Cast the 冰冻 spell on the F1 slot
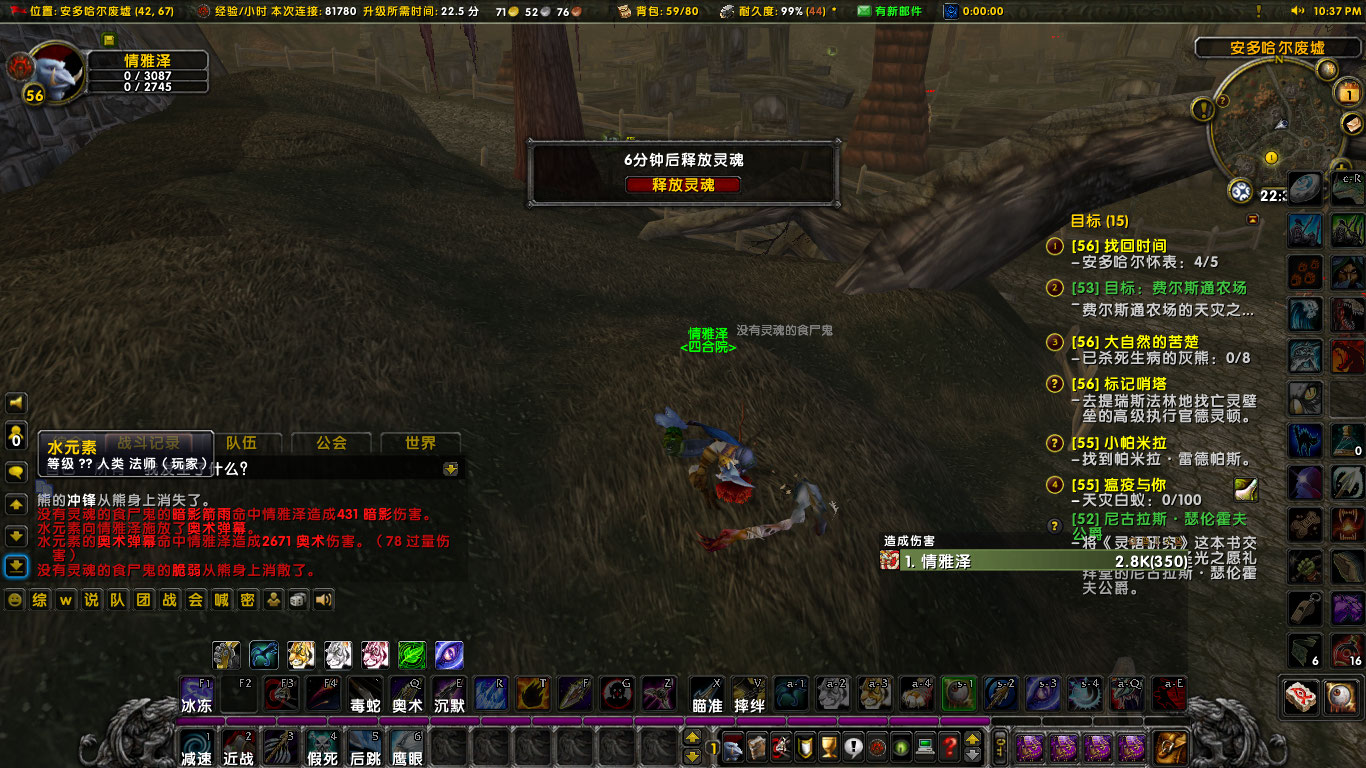Viewport: 1366px width, 768px height. tap(196, 692)
